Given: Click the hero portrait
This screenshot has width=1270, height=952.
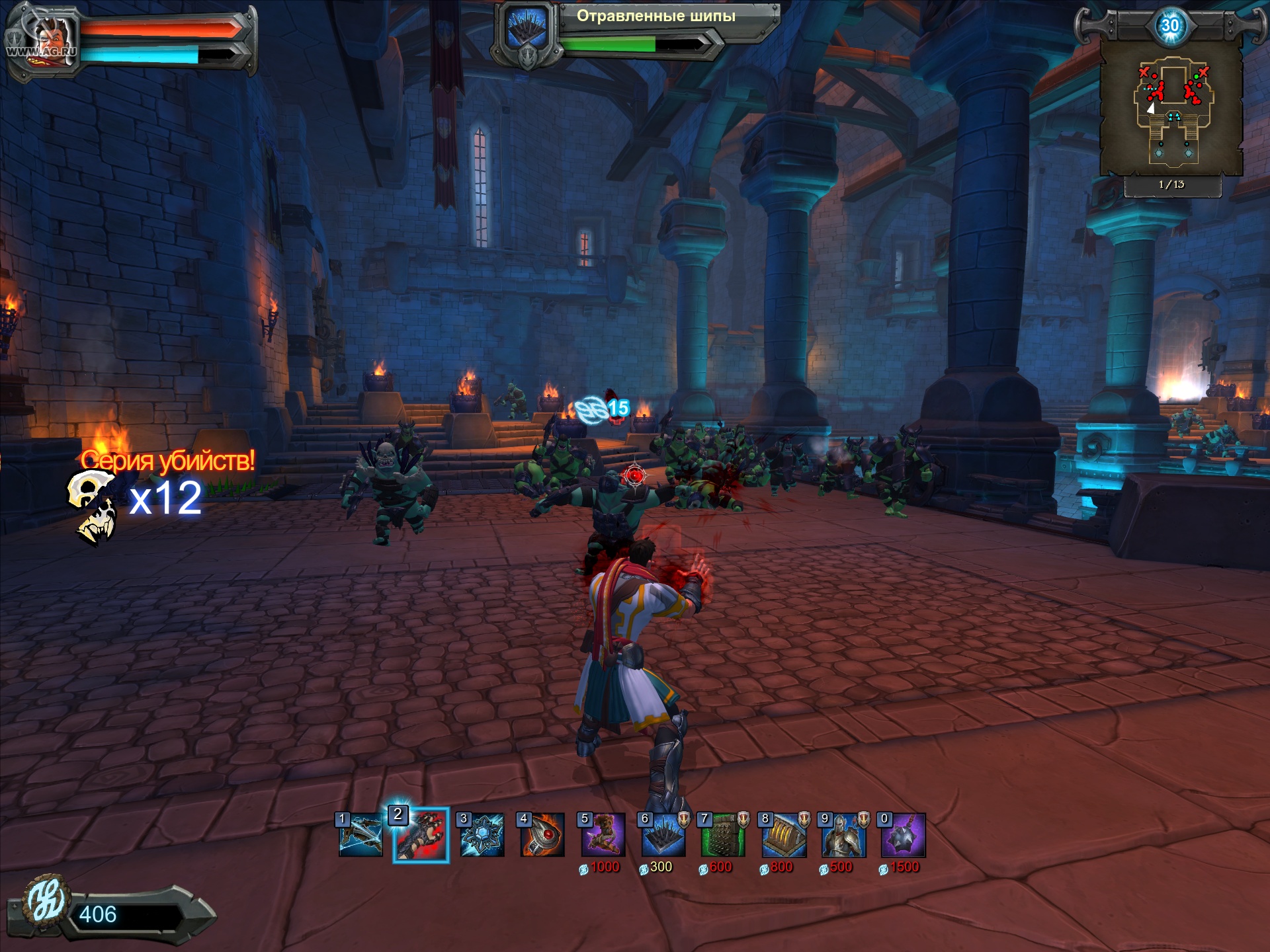Looking at the screenshot, I should (44, 41).
